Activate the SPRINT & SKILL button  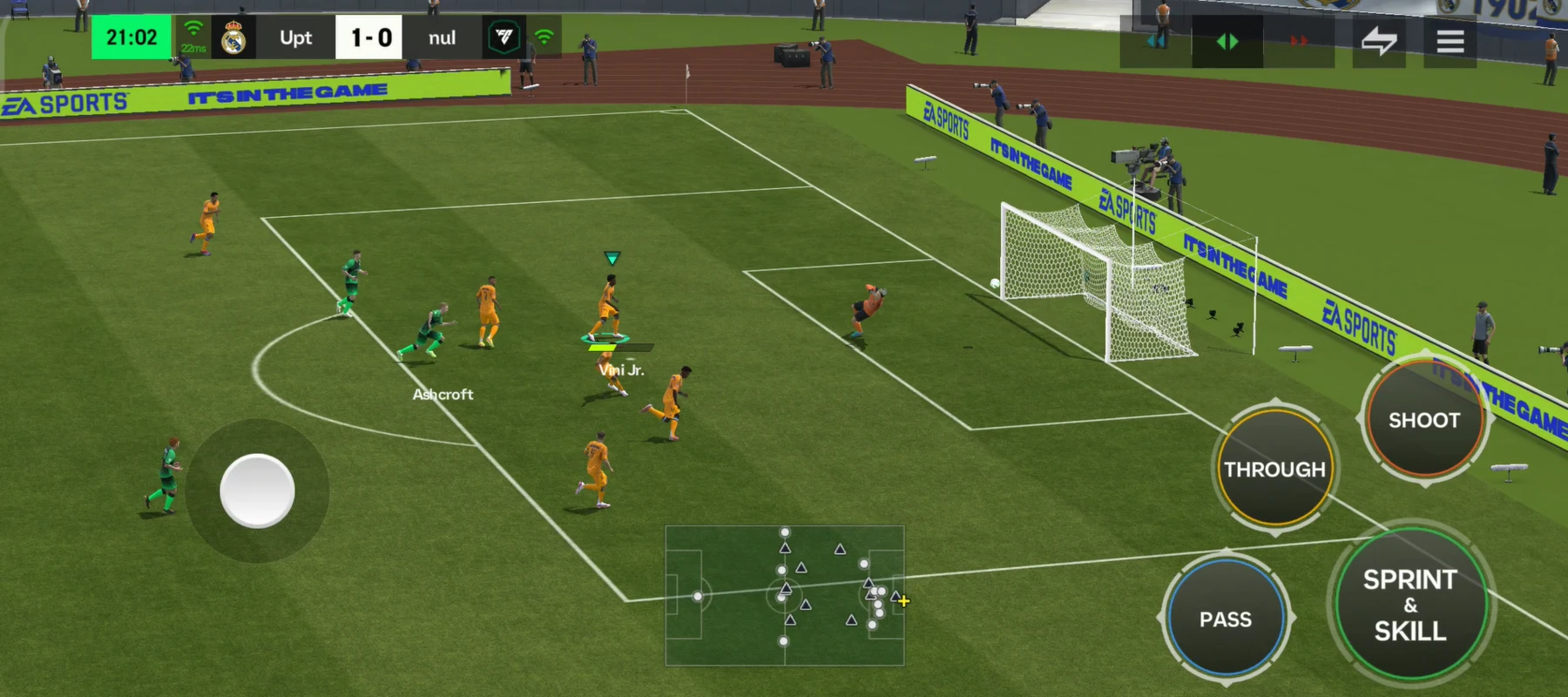(1409, 605)
